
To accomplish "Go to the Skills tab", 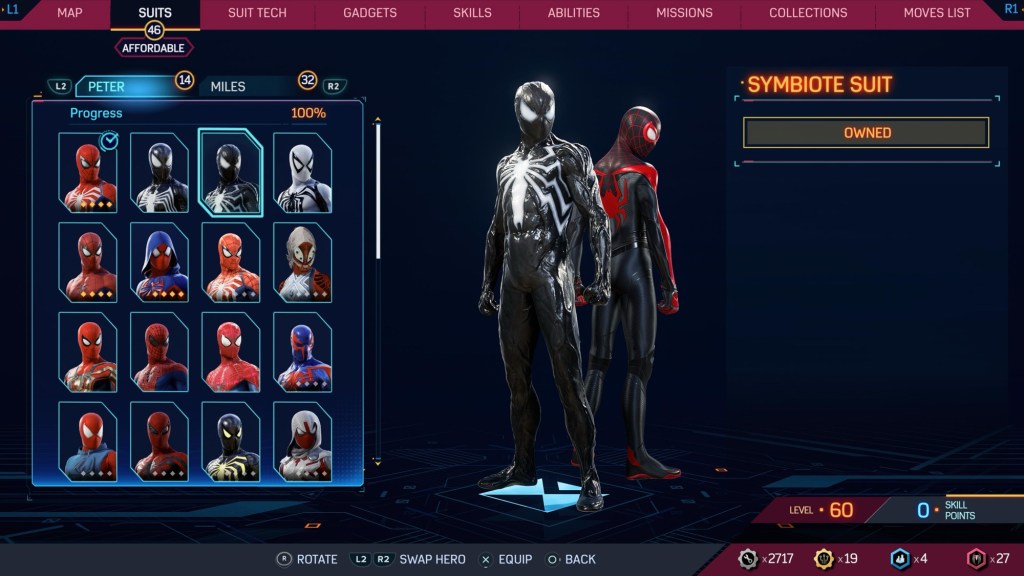I will [x=472, y=13].
